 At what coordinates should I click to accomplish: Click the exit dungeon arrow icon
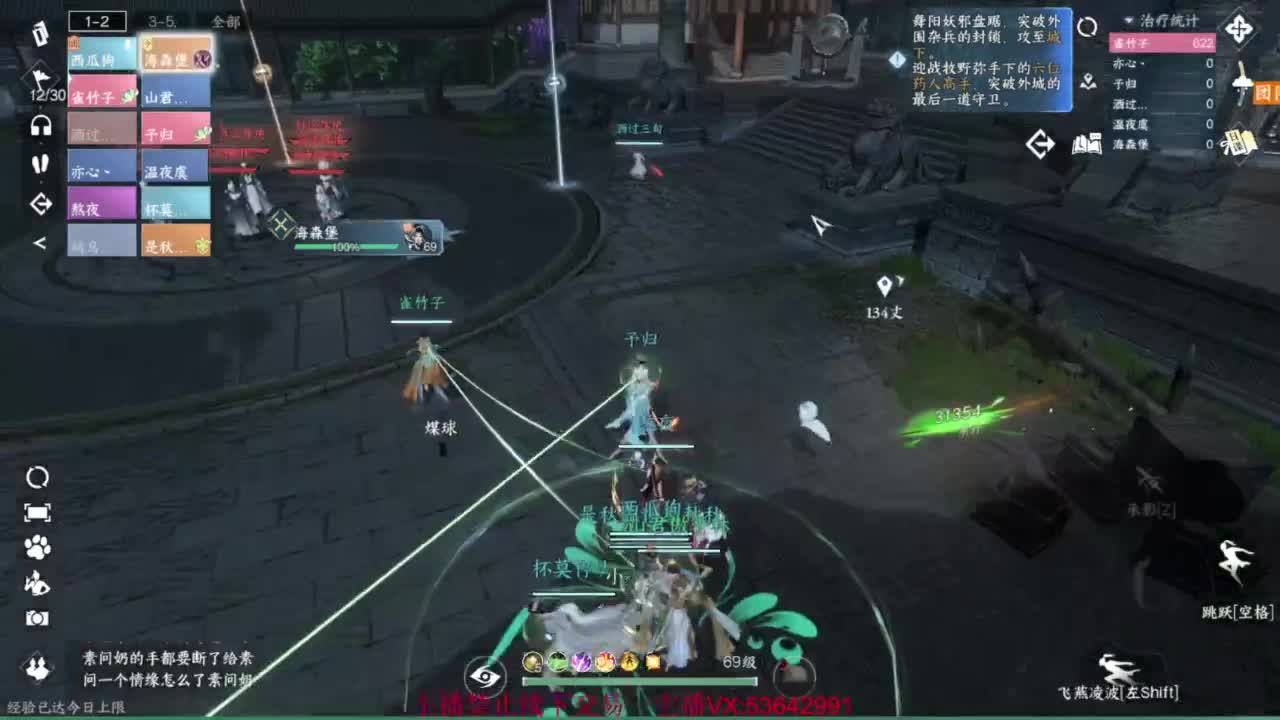coord(1041,143)
